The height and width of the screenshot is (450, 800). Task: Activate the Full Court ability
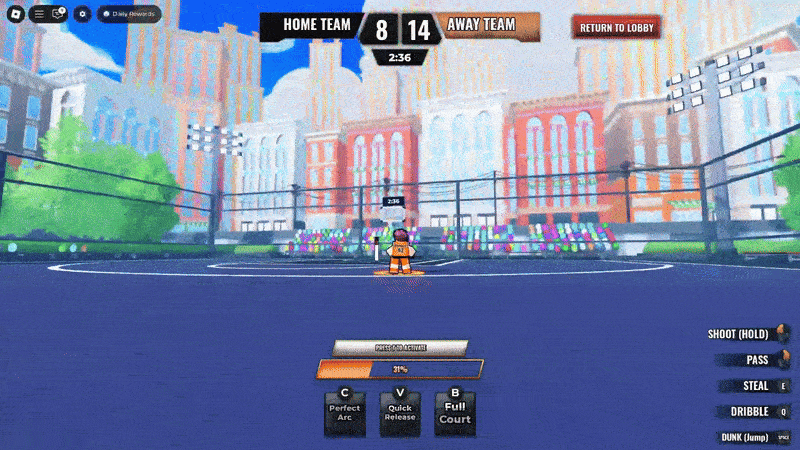(455, 411)
